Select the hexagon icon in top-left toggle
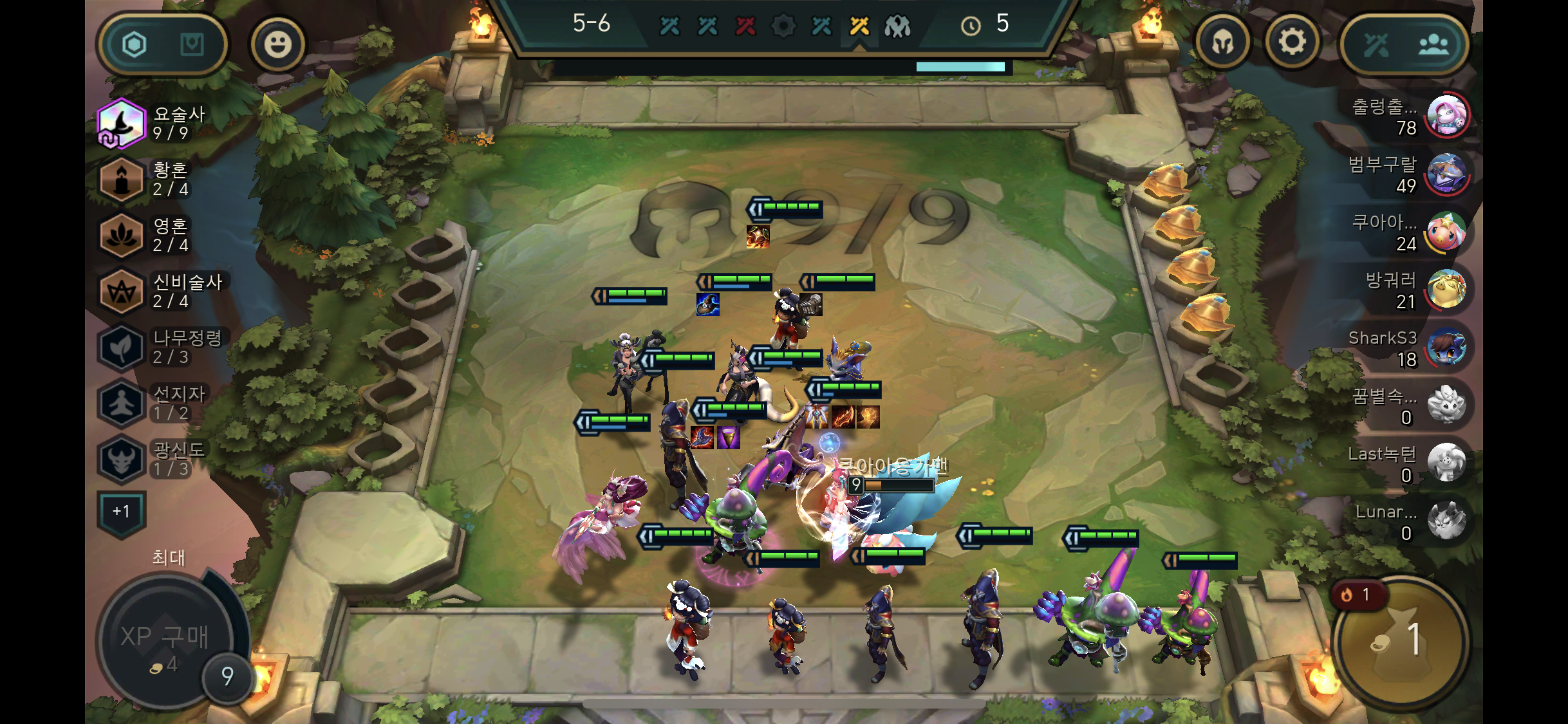 [135, 44]
